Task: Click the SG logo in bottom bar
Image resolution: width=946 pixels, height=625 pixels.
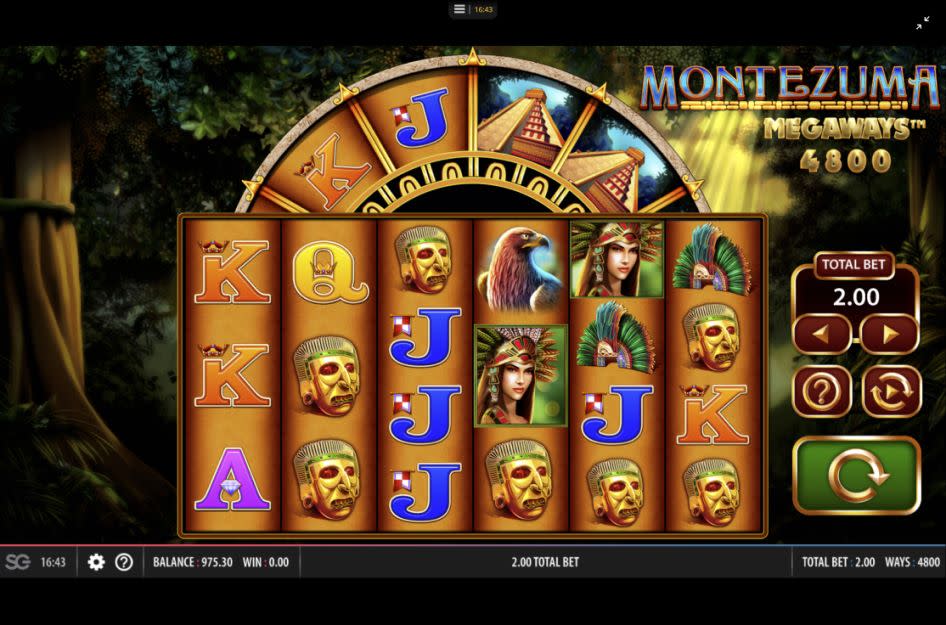Action: (17, 562)
